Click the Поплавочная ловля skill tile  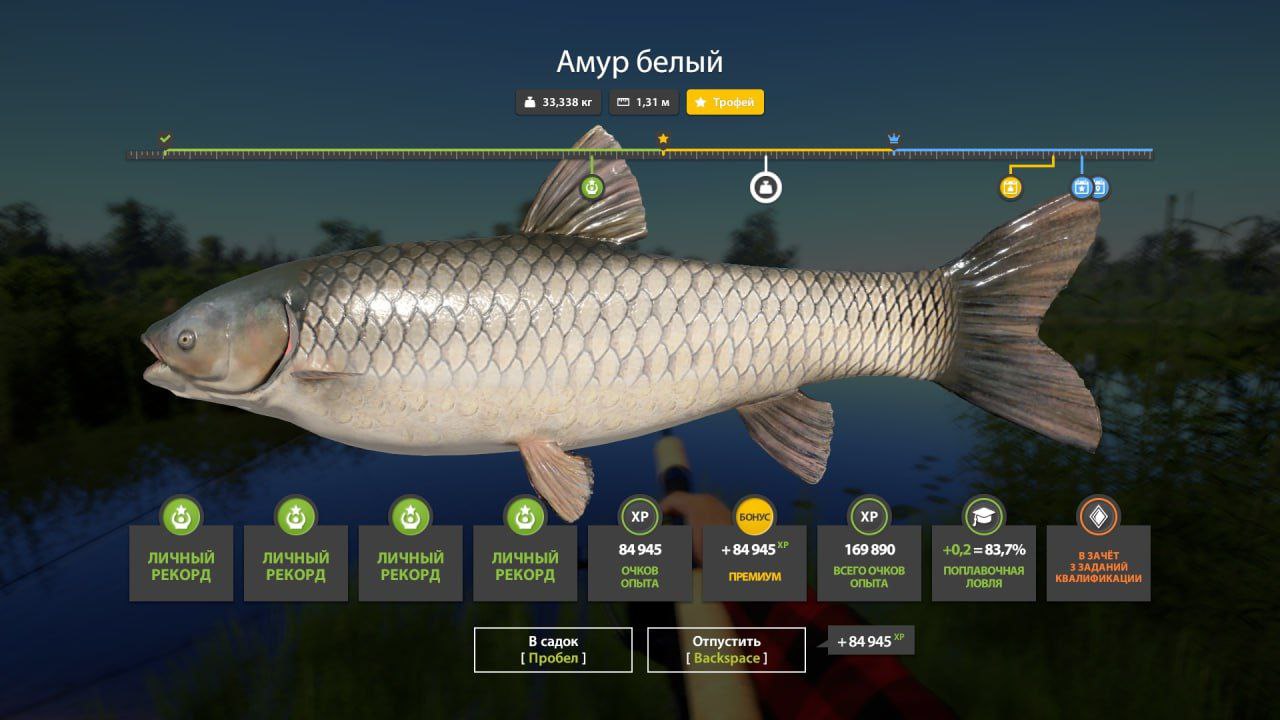[x=984, y=562]
